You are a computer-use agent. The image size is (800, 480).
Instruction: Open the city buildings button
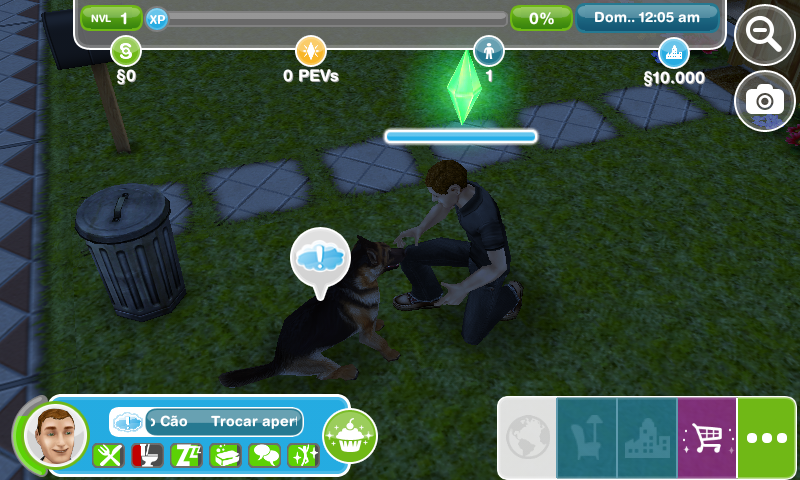pos(647,438)
